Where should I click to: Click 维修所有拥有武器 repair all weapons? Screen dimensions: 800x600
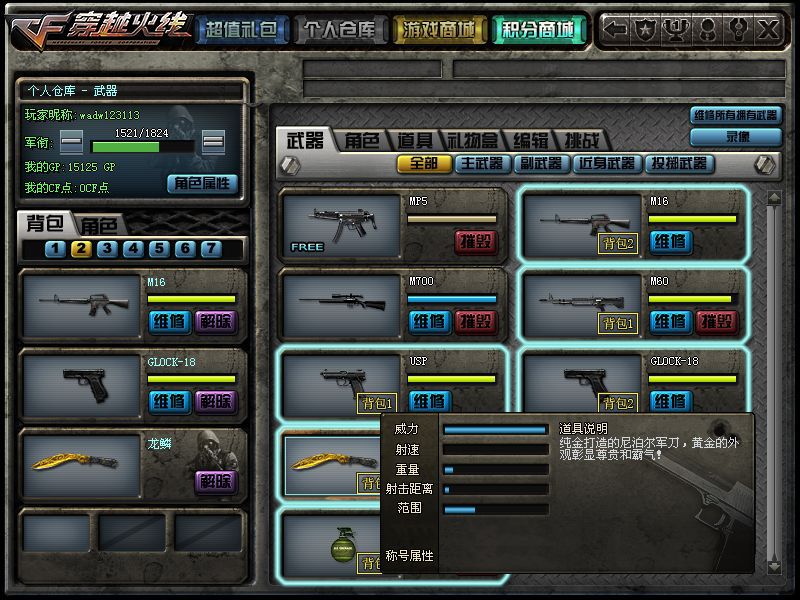coord(735,115)
